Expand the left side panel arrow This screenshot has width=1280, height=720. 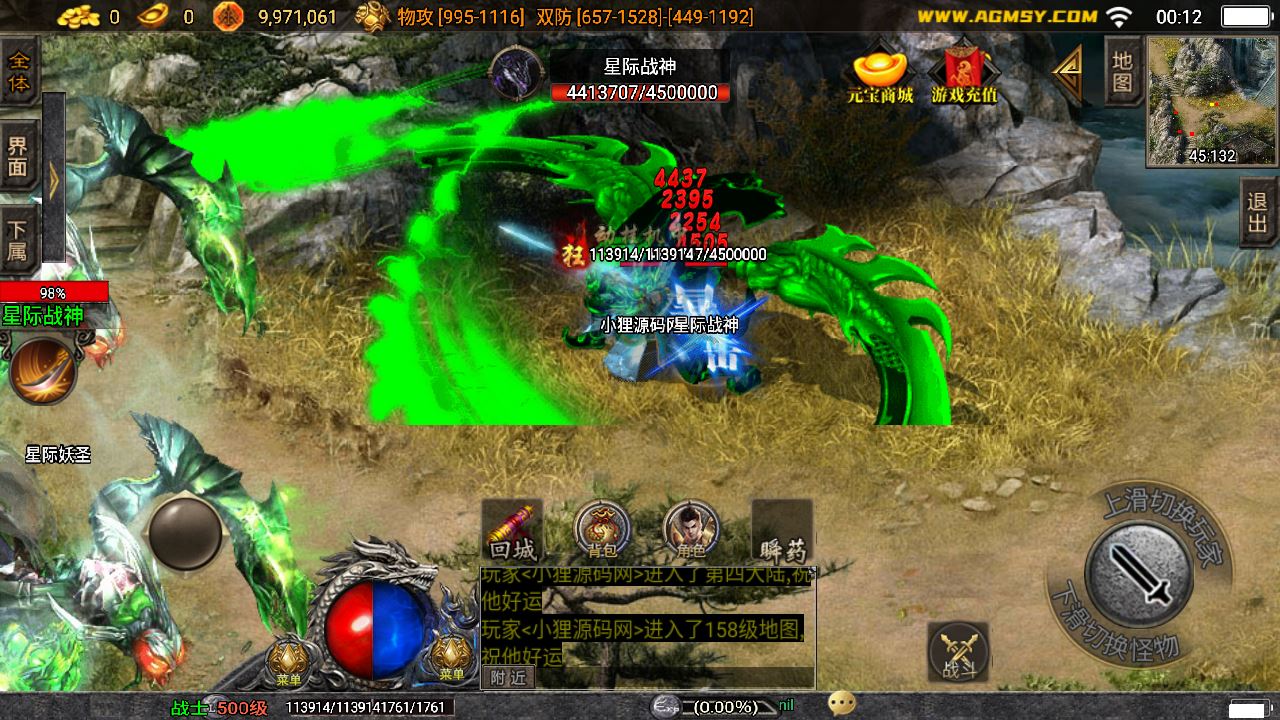pyautogui.click(x=53, y=178)
